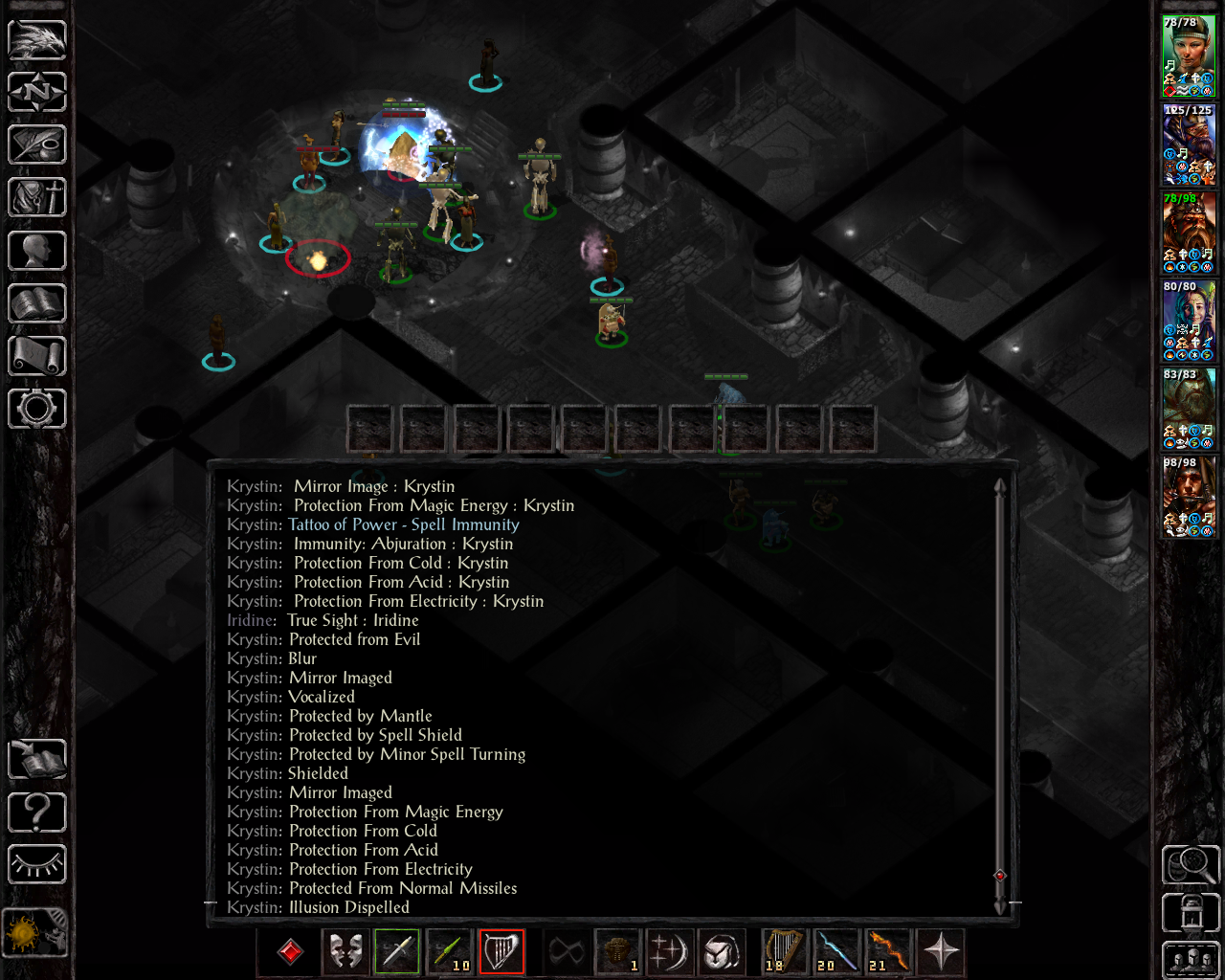
Task: Select the flaming bow quick slot
Action: tap(889, 951)
